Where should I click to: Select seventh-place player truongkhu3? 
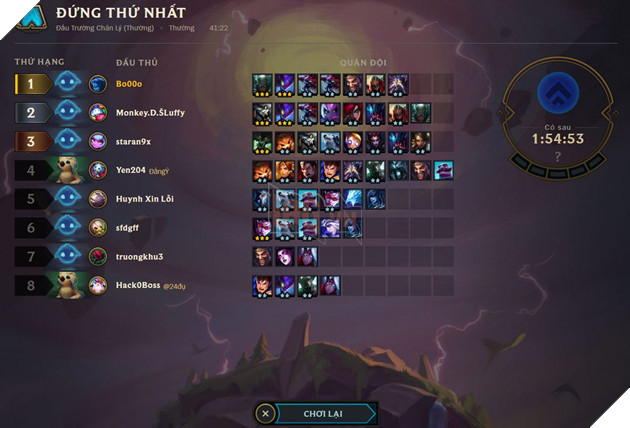pyautogui.click(x=139, y=257)
